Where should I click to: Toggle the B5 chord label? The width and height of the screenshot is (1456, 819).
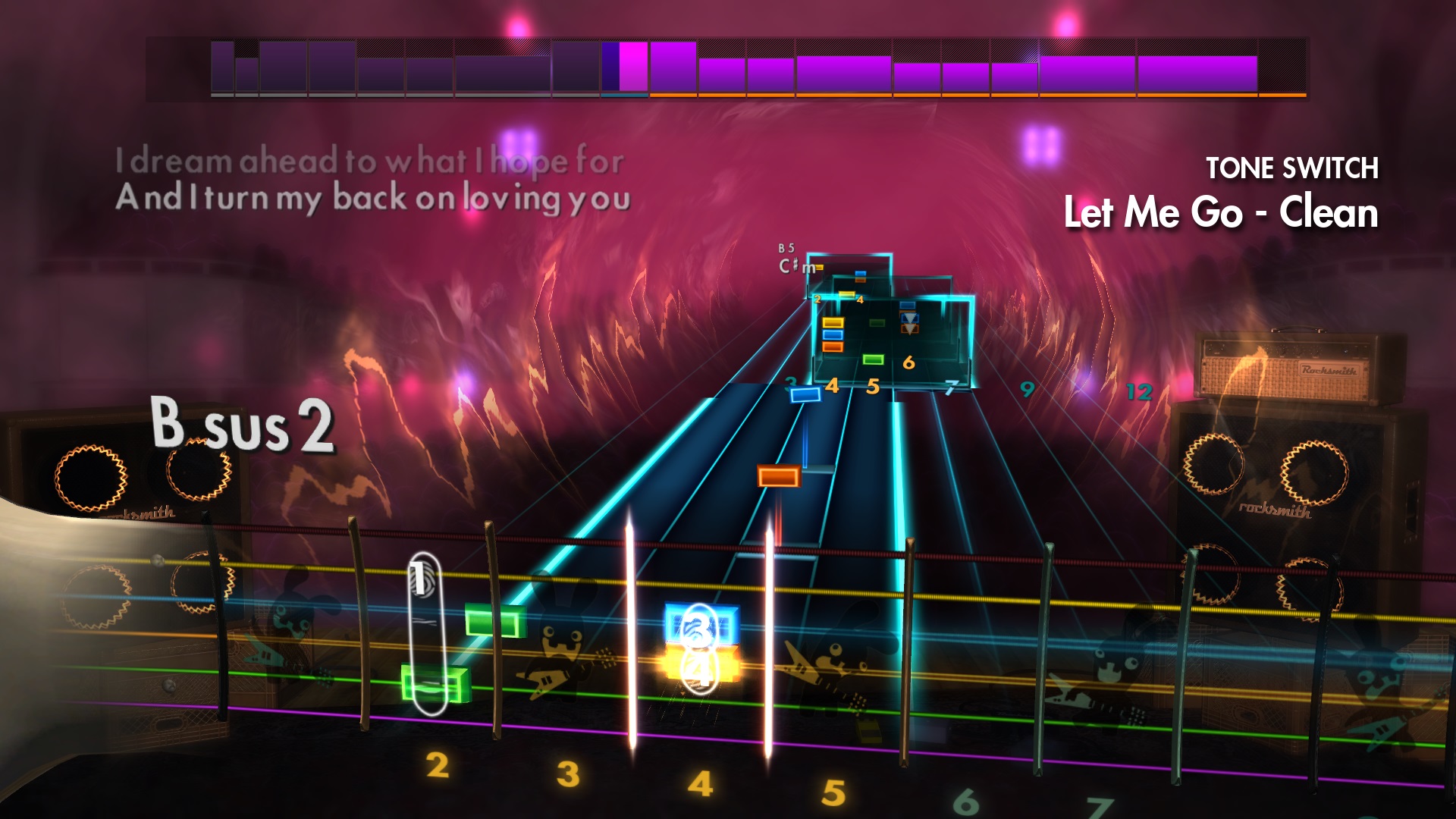786,248
